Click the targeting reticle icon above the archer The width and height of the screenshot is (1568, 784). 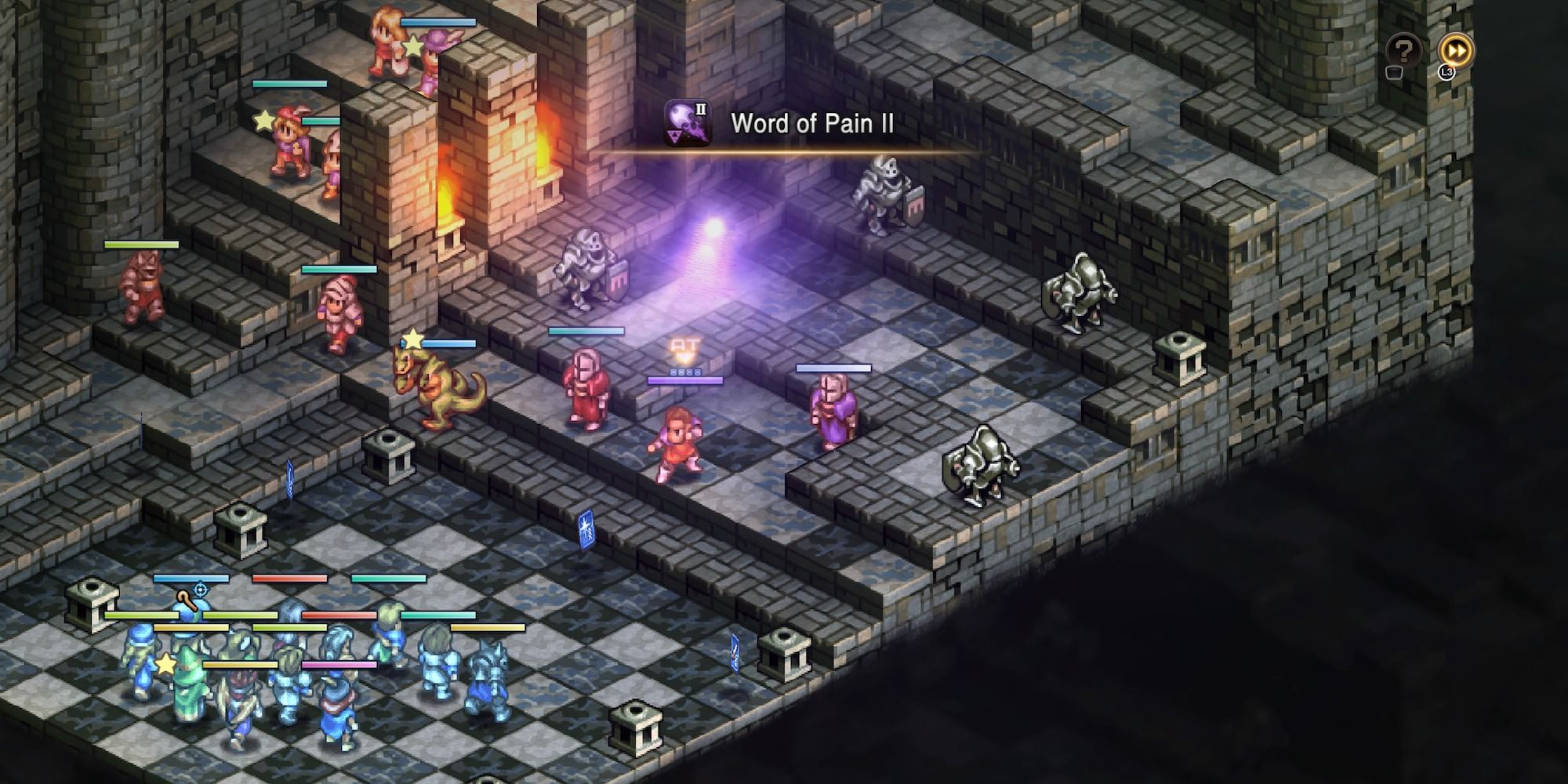click(200, 590)
